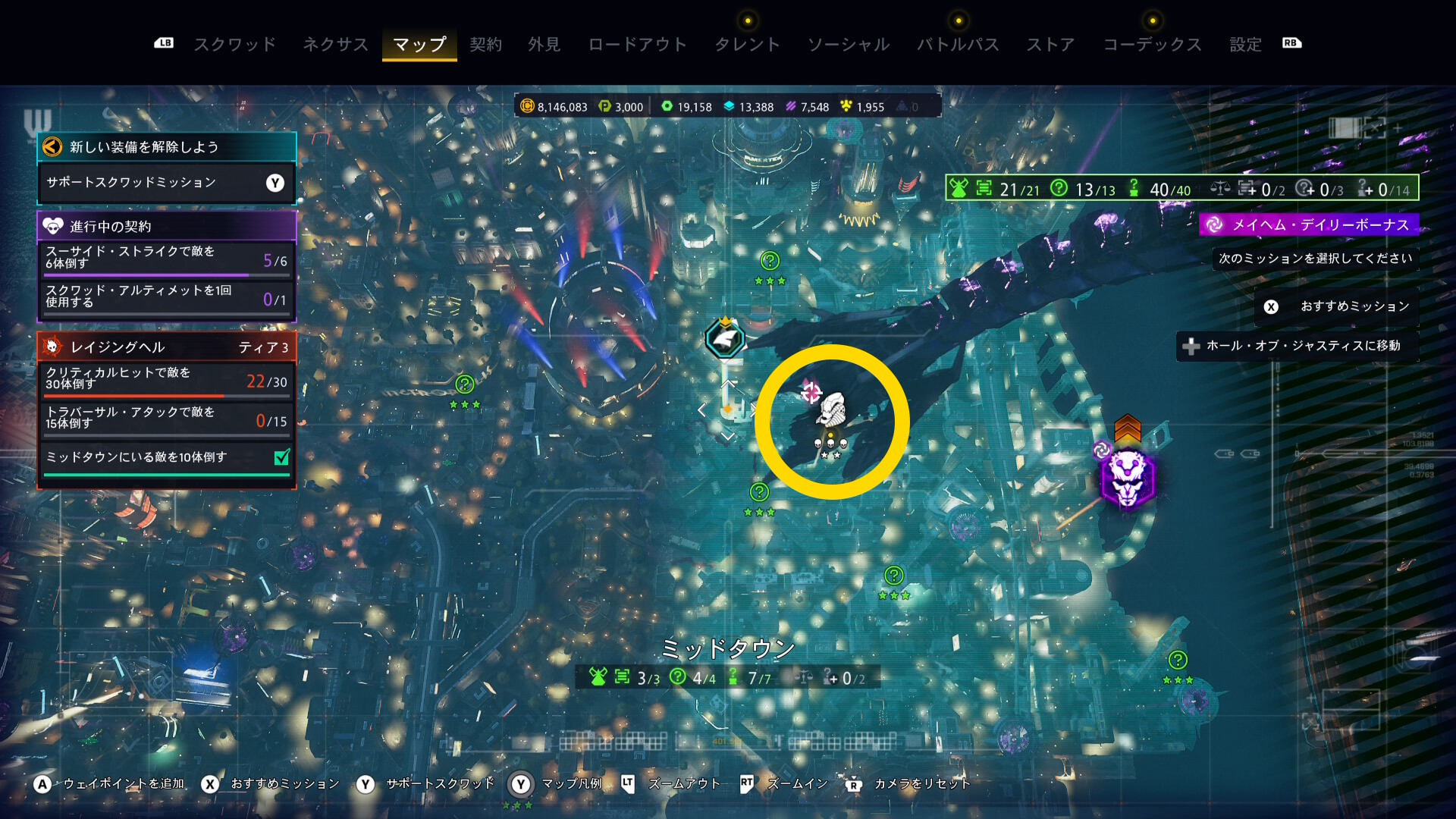Select ホール・オブ・ジャスティスに移動 option
The width and height of the screenshot is (1456, 819).
click(x=1297, y=346)
